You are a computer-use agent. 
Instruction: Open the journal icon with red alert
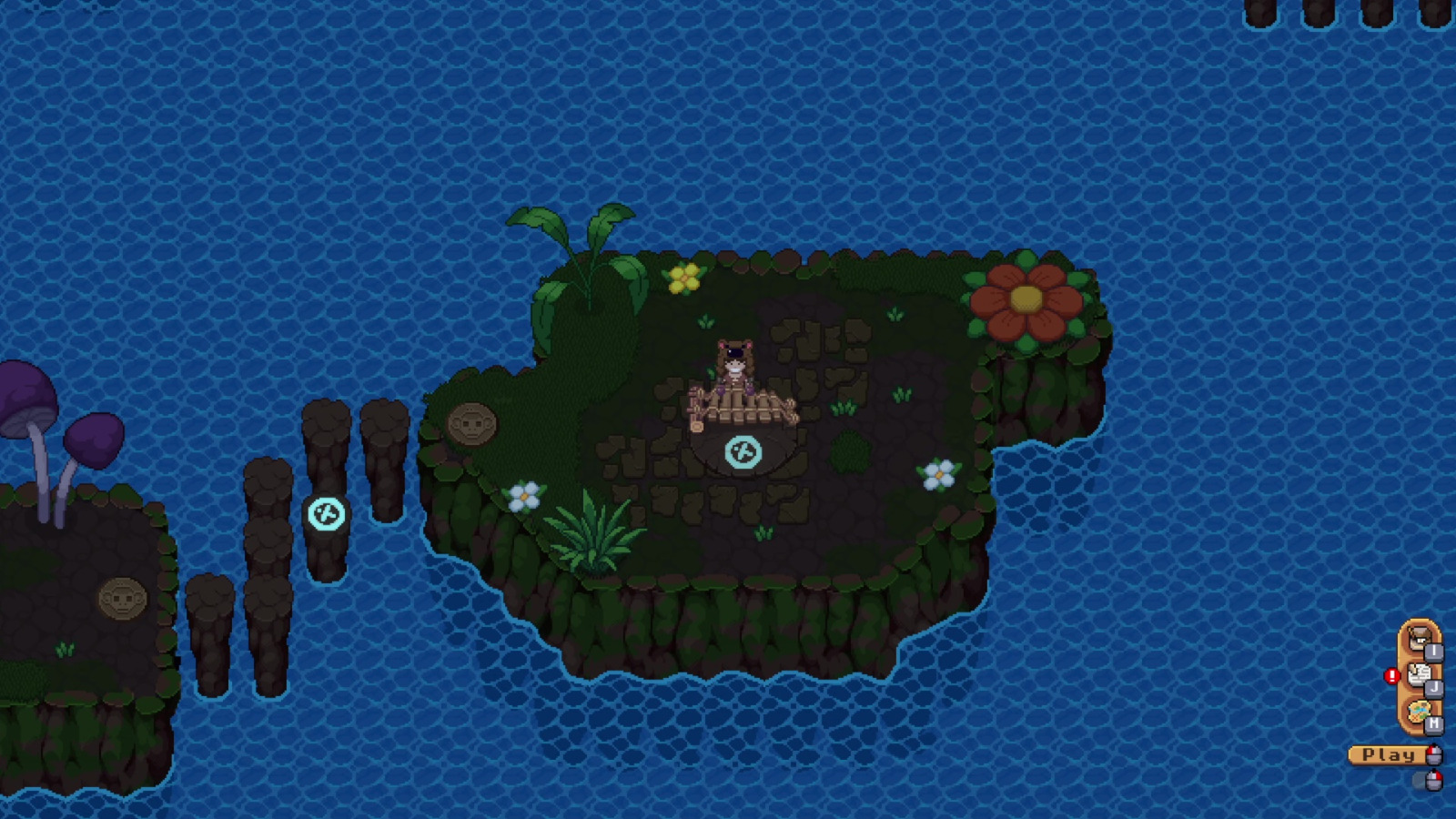click(1418, 673)
